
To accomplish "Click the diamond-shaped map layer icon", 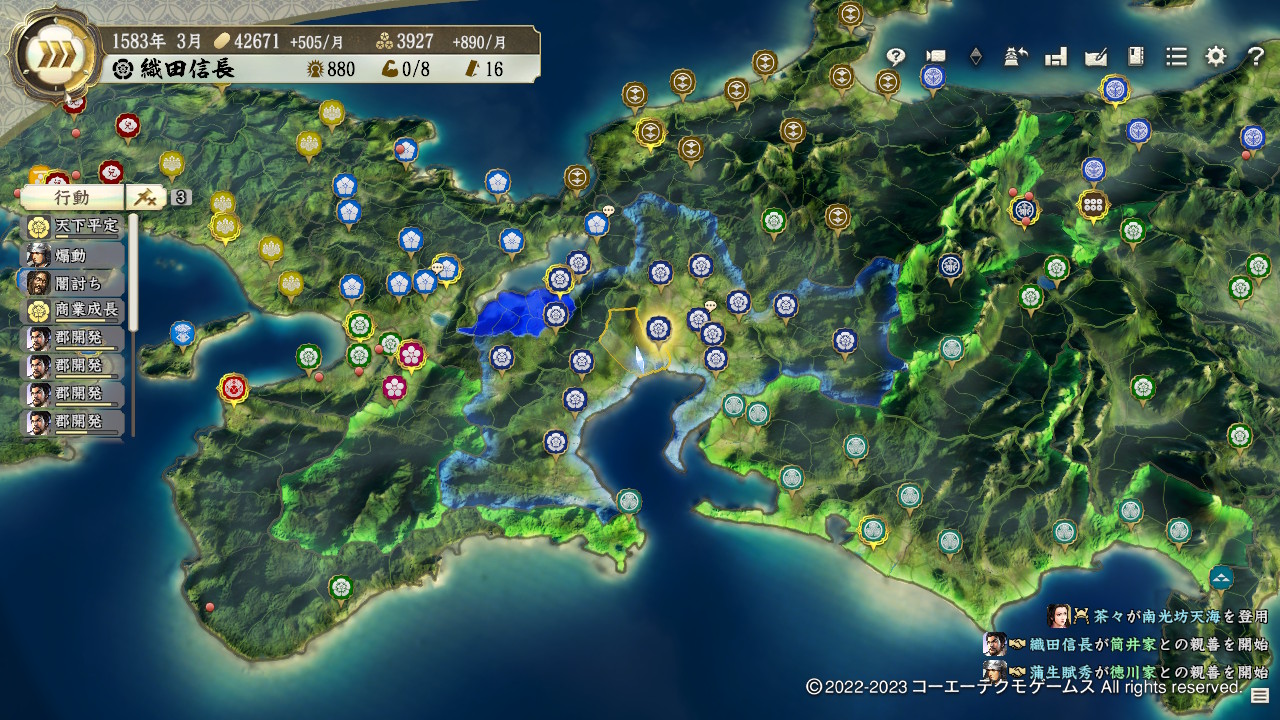I will pyautogui.click(x=975, y=57).
